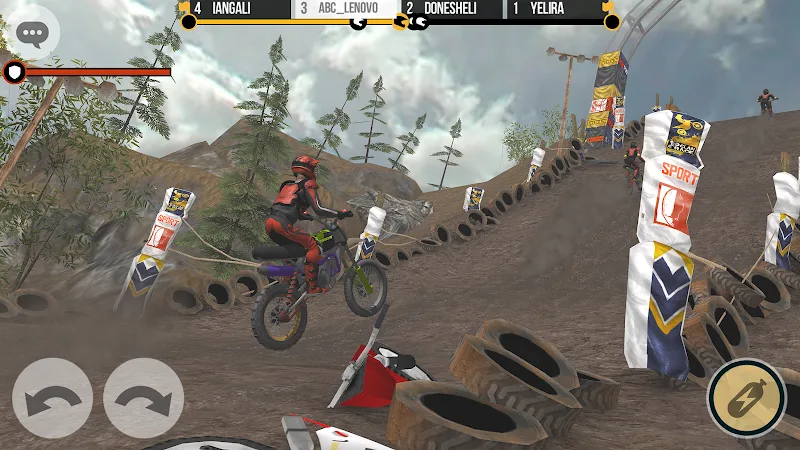Tap the lean back arrow button
Viewport: 800px width, 450px height.
(x=52, y=398)
